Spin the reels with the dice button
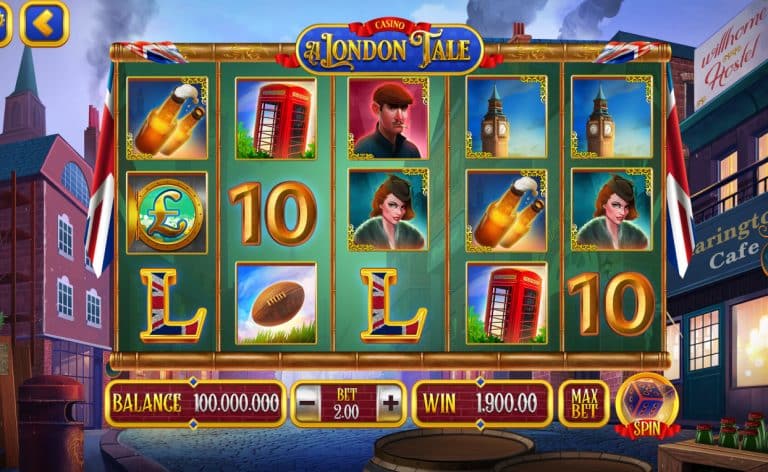The height and width of the screenshot is (472, 768). pyautogui.click(x=645, y=403)
